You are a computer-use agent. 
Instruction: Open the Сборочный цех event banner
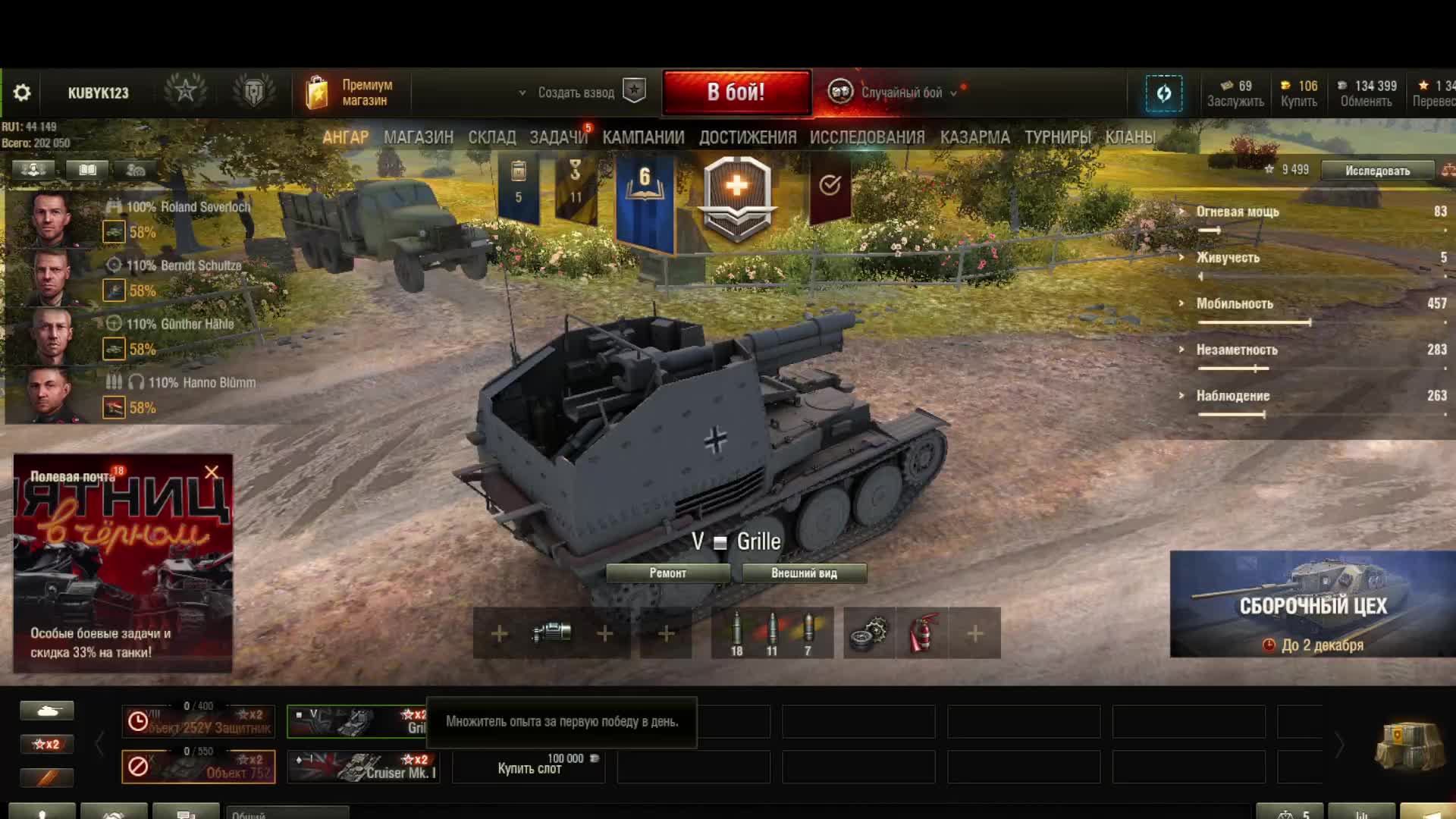point(1312,604)
